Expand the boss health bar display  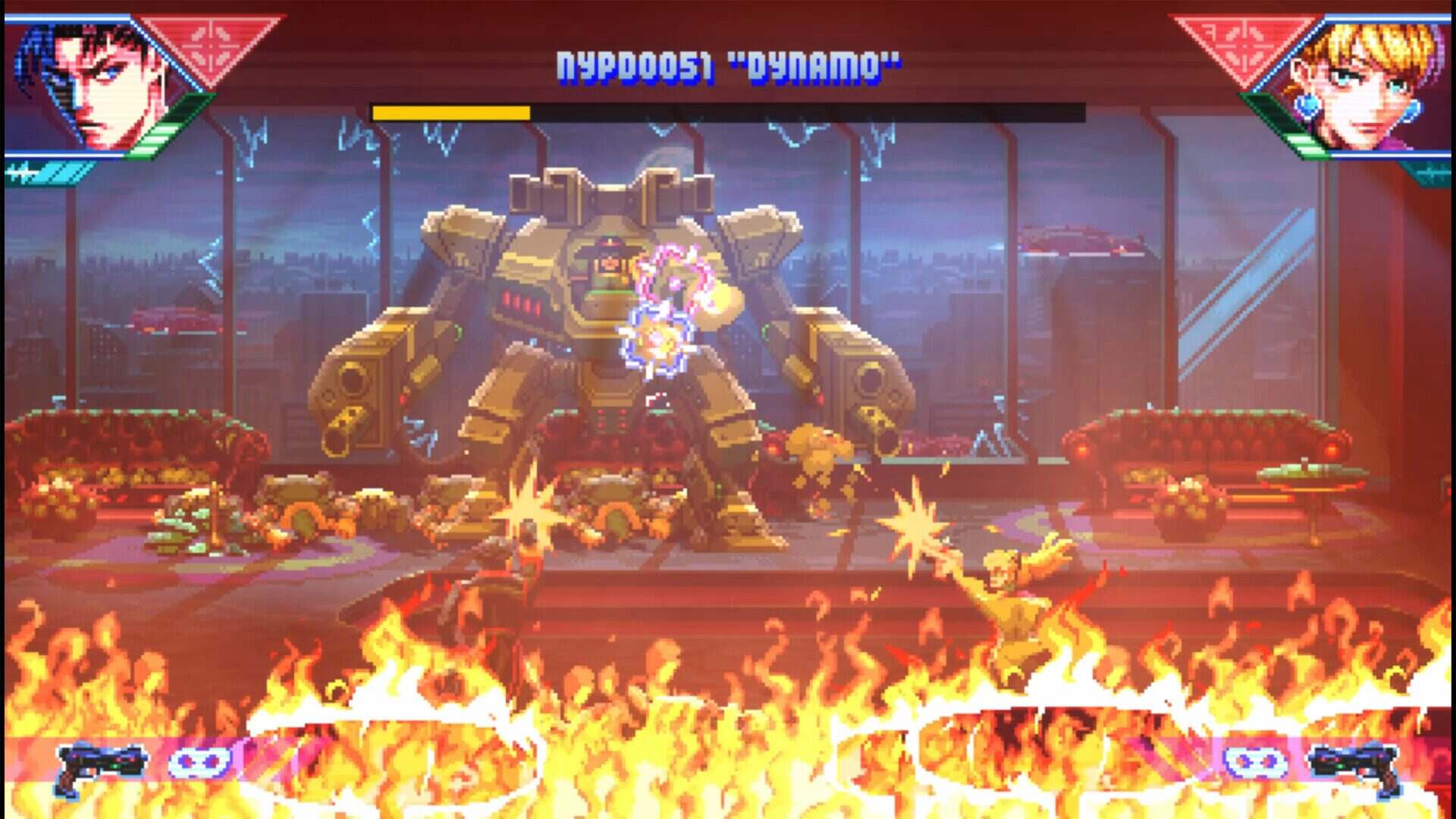728,114
